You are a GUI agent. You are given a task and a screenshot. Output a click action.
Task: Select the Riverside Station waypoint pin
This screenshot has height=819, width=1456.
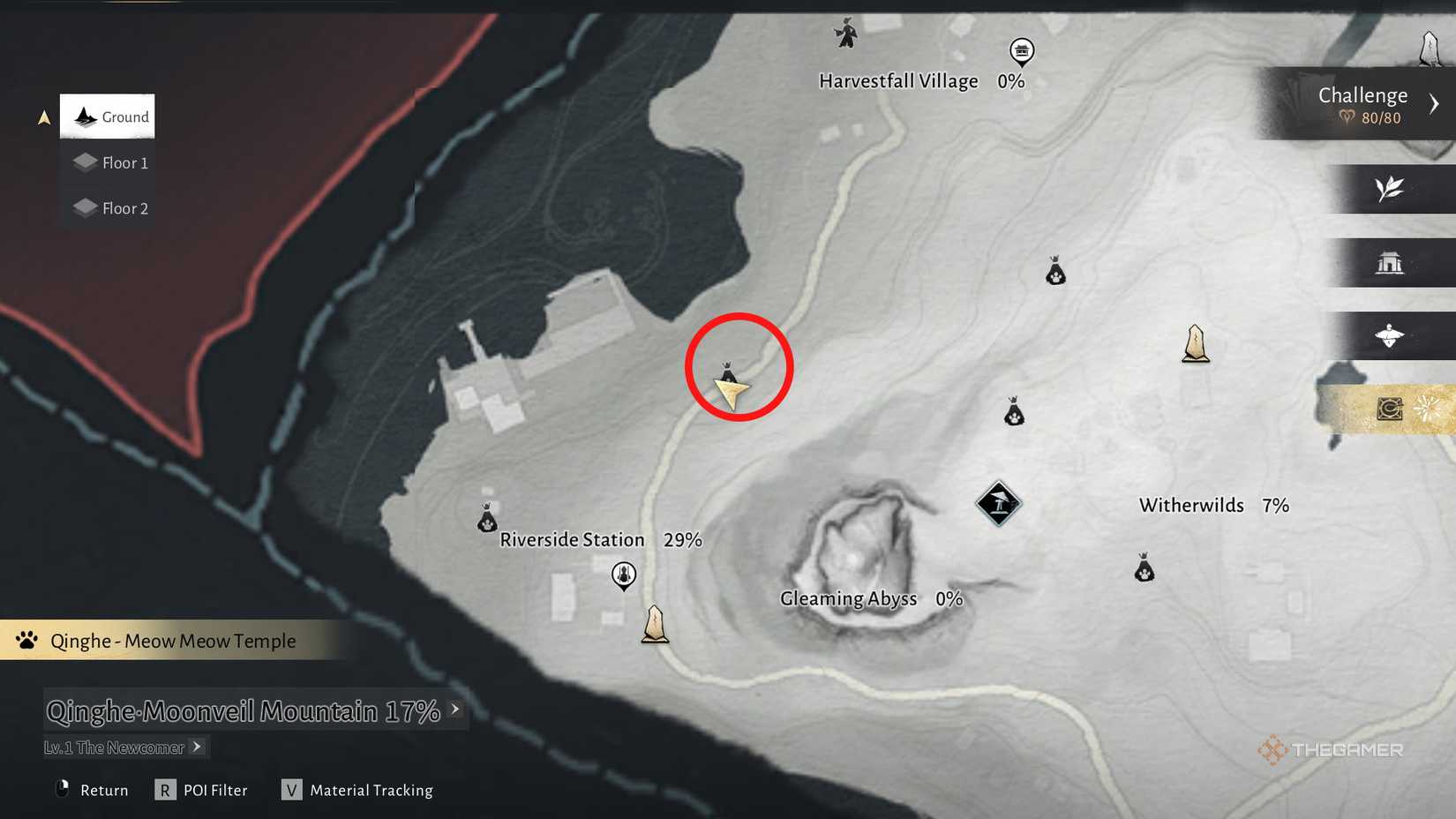624,576
